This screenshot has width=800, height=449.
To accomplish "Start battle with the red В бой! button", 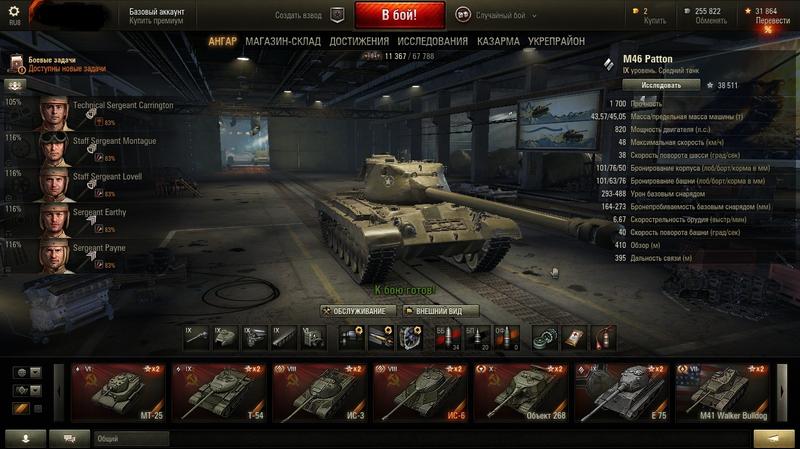I will click(x=398, y=16).
